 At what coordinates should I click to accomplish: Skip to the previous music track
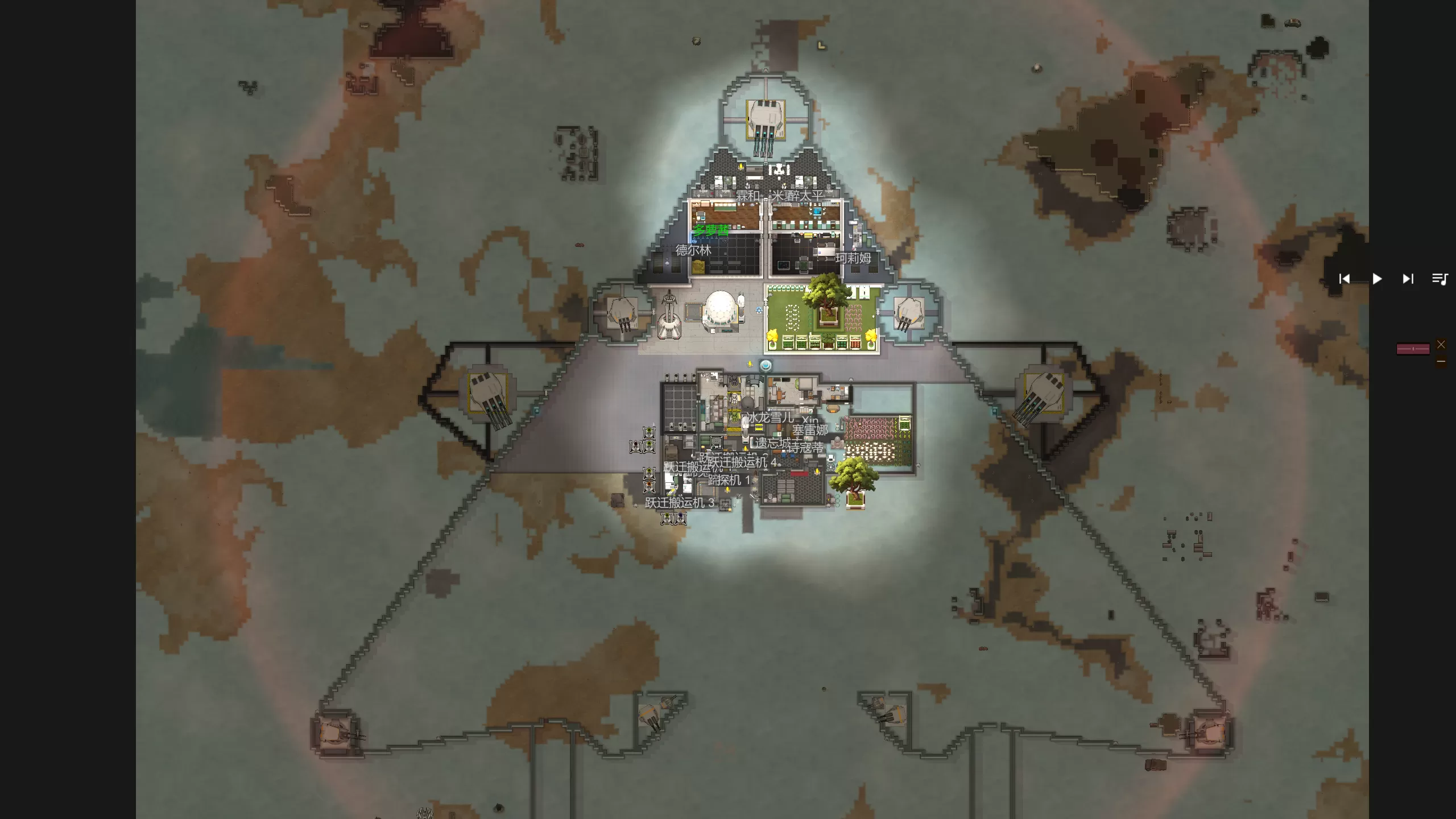[1345, 279]
